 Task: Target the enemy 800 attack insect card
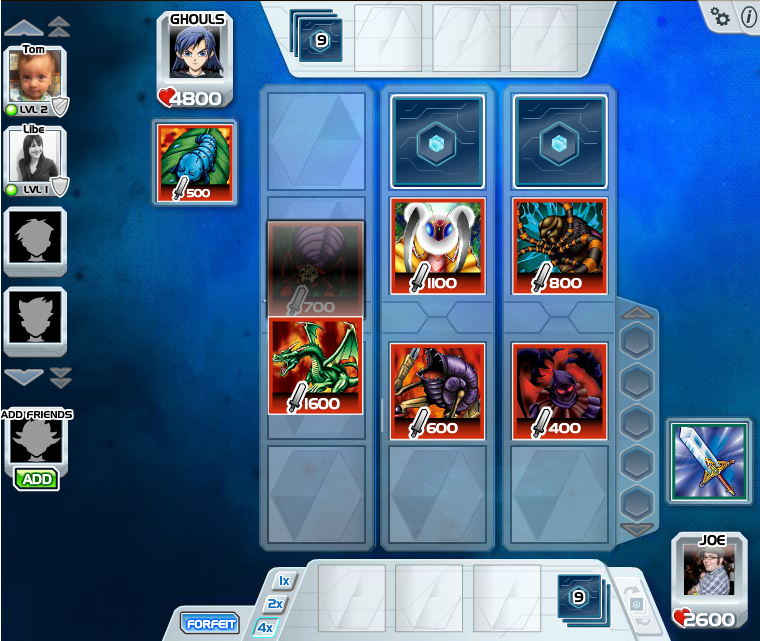tap(560, 245)
